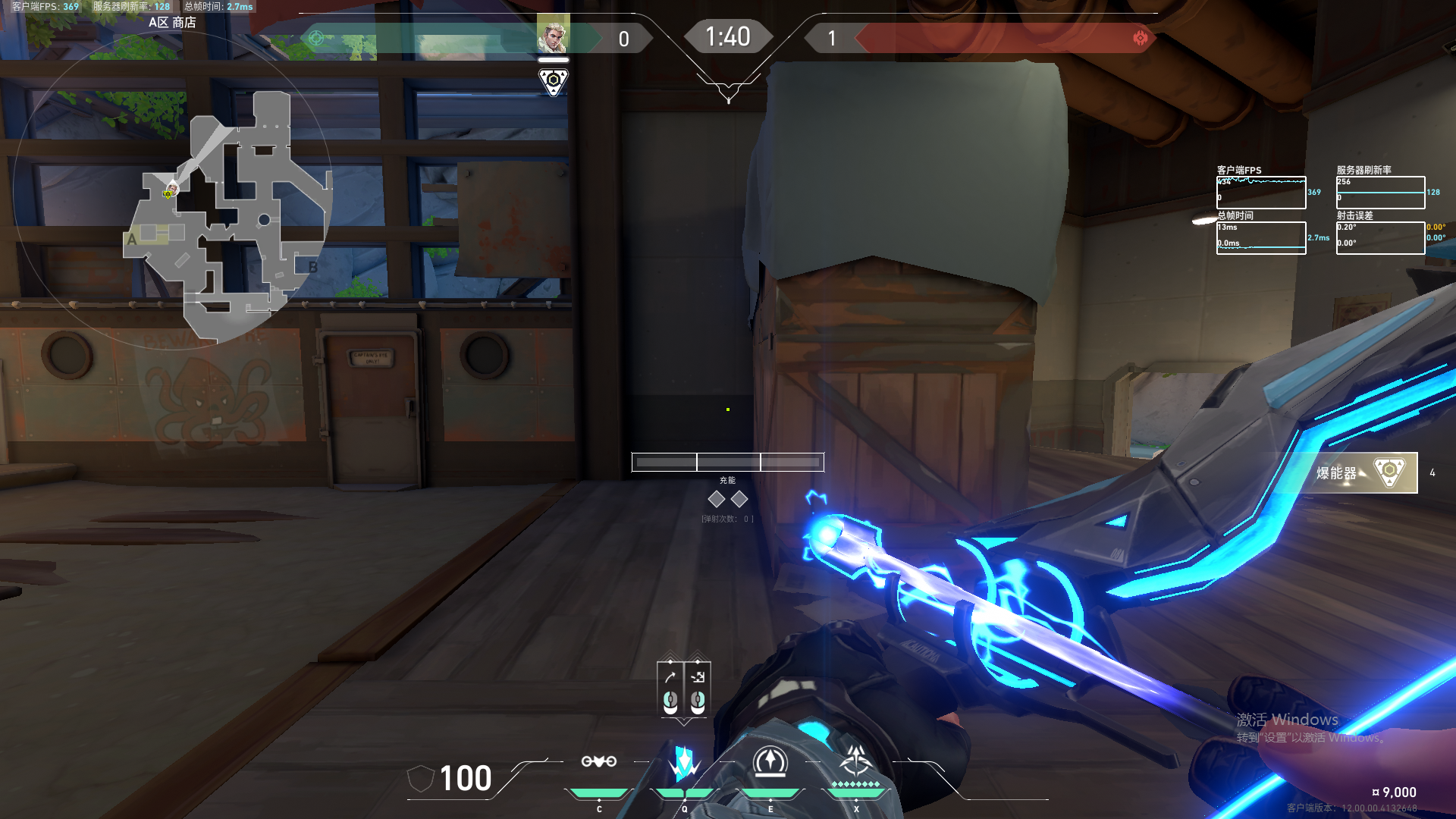Click the circular minimap of the map
1456x819 pixels.
pyautogui.click(x=173, y=190)
